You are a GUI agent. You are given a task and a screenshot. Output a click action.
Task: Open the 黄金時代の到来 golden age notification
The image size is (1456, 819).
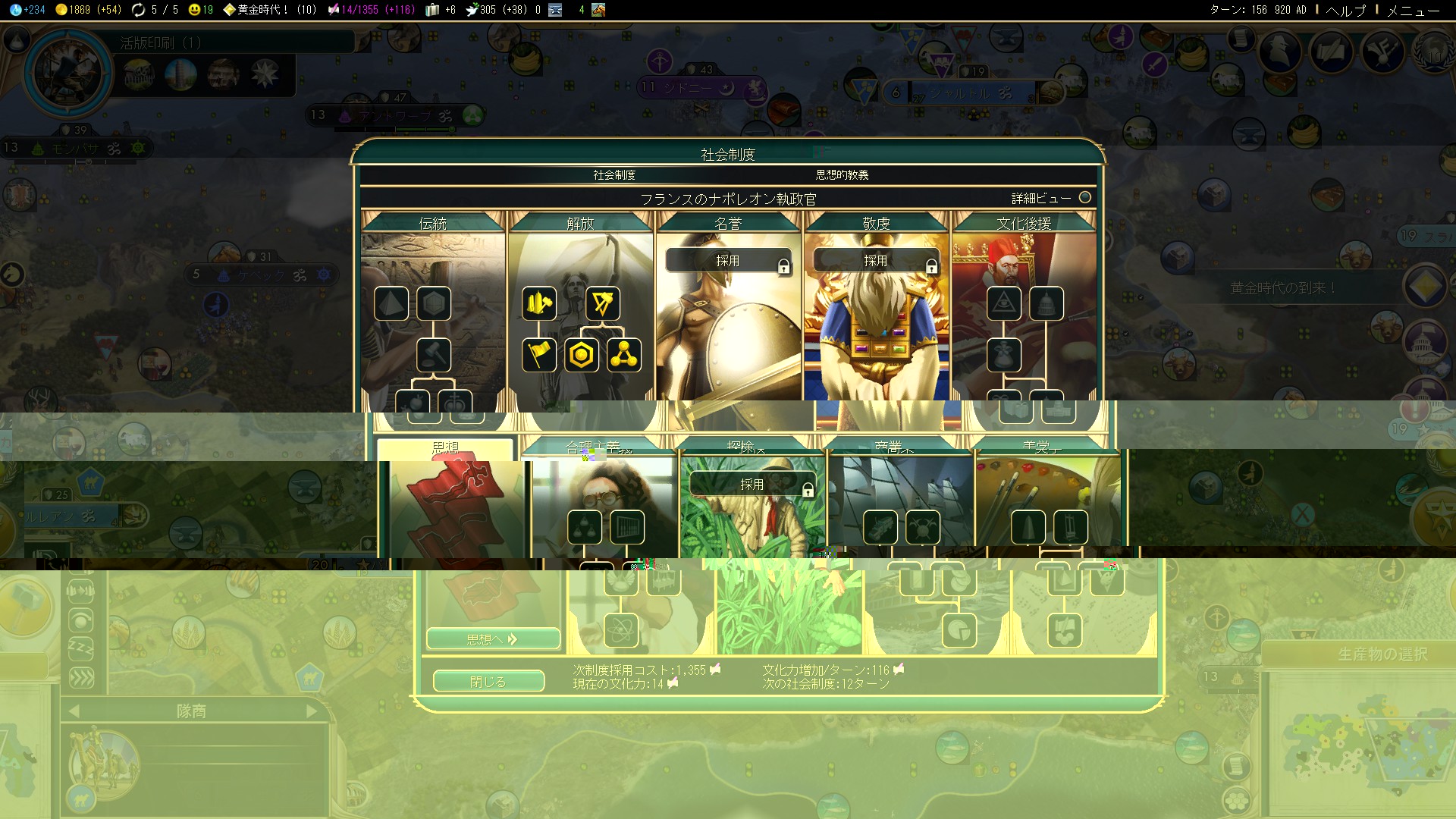[x=1282, y=288]
